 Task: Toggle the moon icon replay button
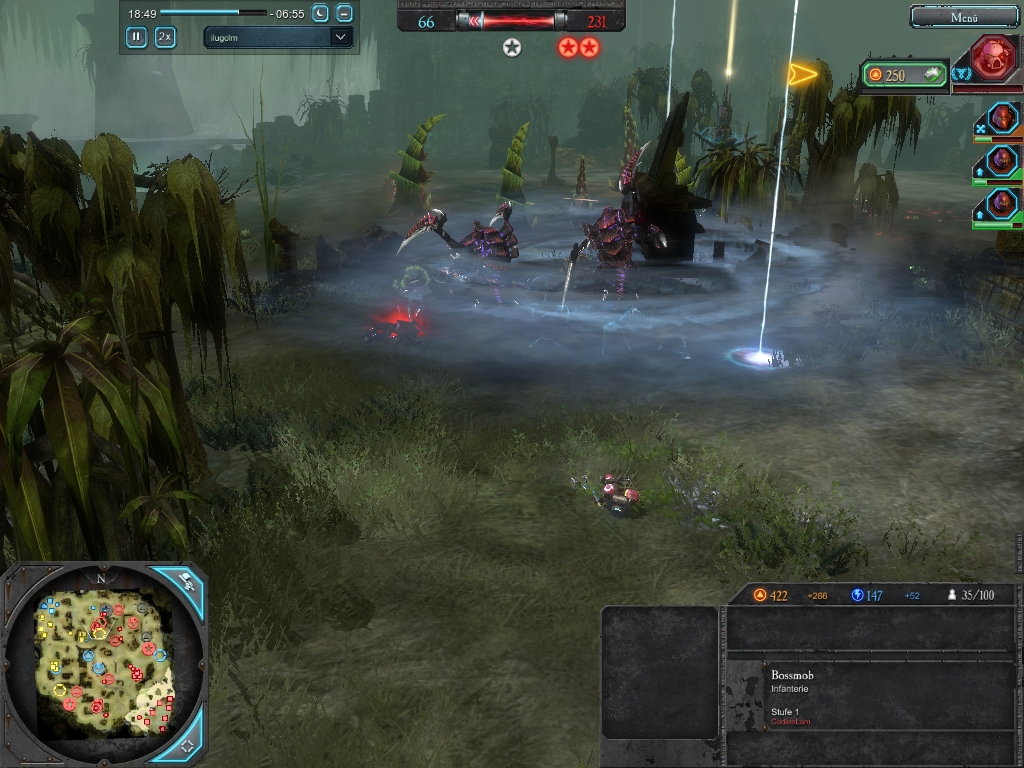click(320, 13)
